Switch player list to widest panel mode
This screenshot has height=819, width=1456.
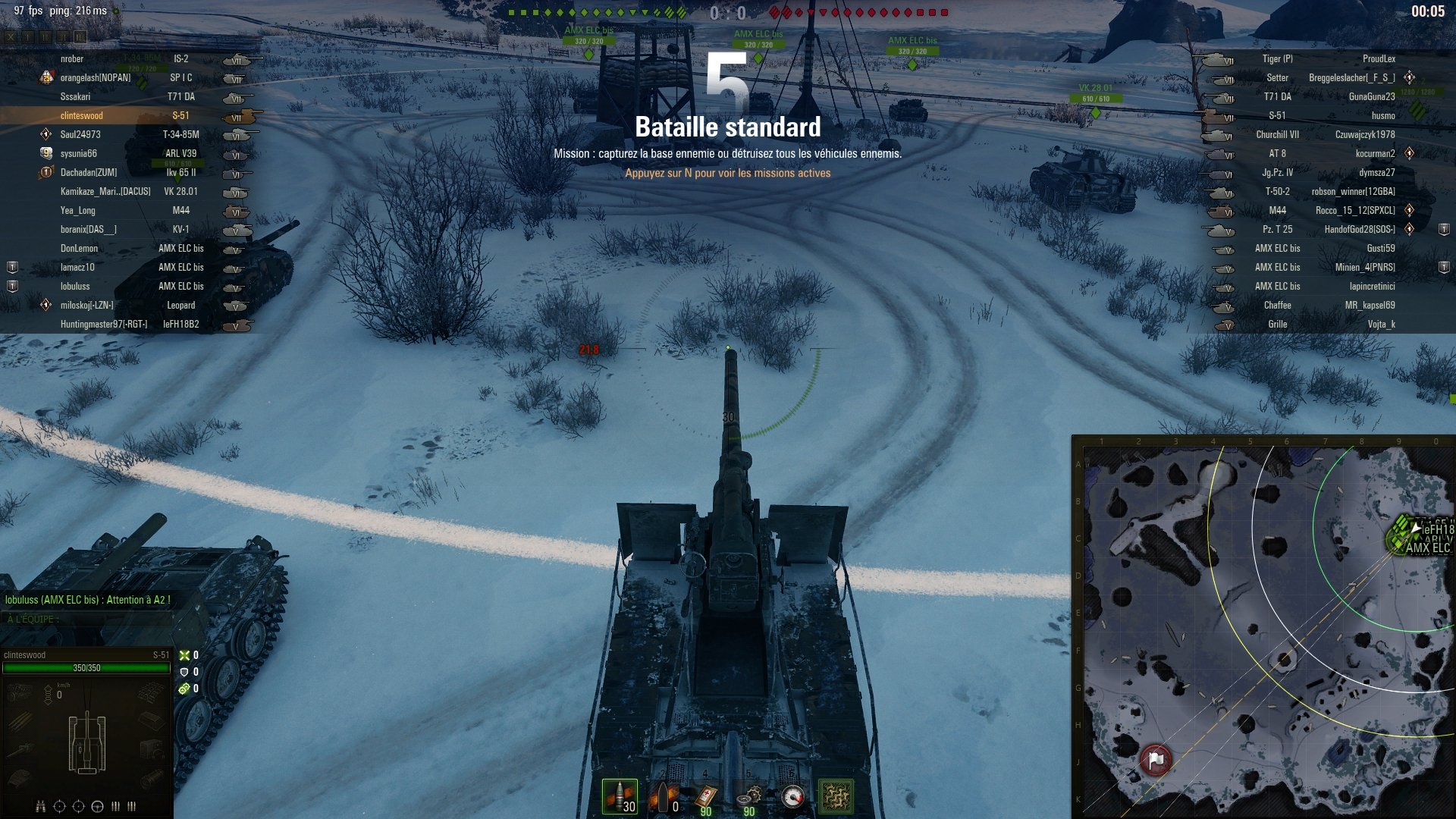(x=80, y=36)
